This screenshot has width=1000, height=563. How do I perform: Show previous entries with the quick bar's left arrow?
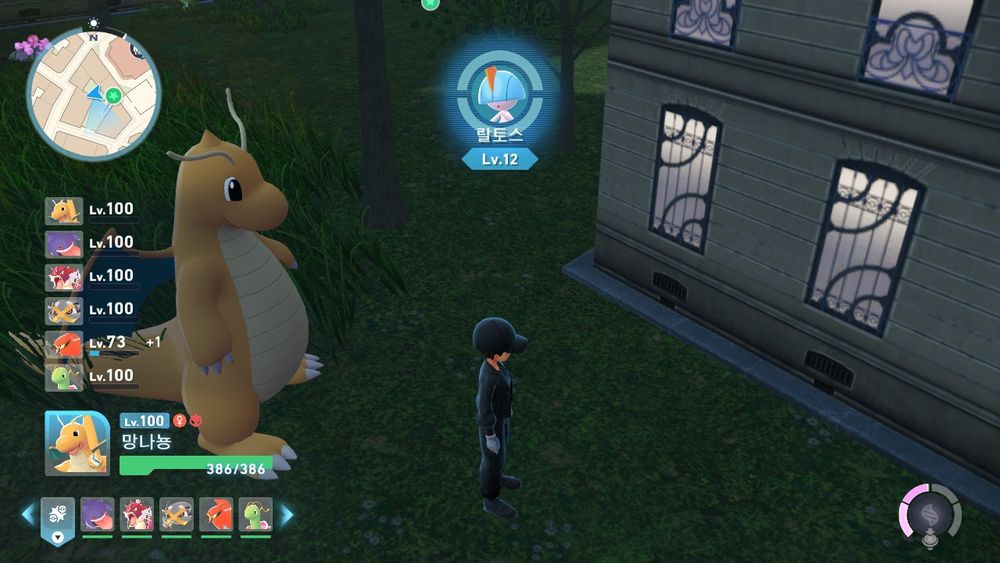[x=28, y=515]
